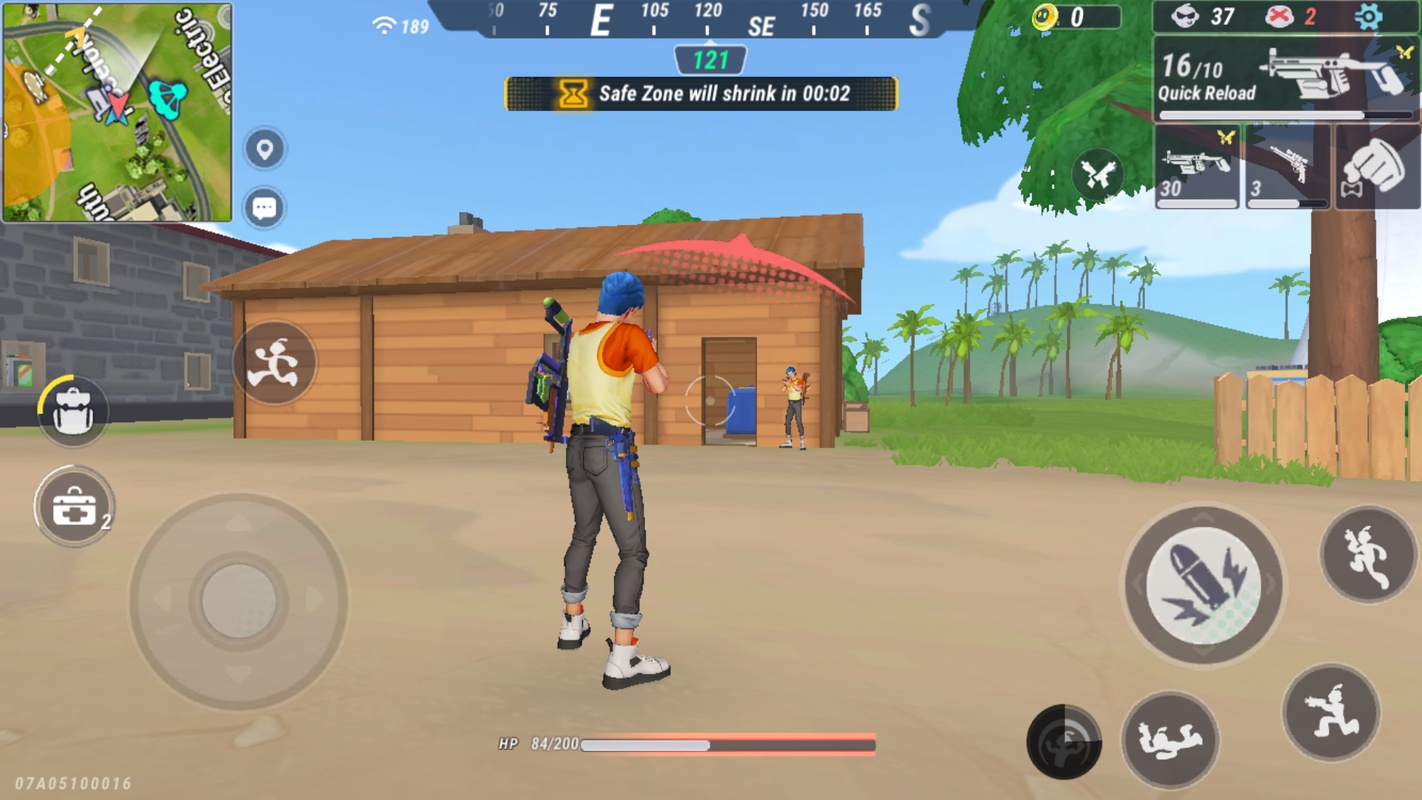Expand the minimap
This screenshot has width=1422, height=800.
pyautogui.click(x=117, y=112)
